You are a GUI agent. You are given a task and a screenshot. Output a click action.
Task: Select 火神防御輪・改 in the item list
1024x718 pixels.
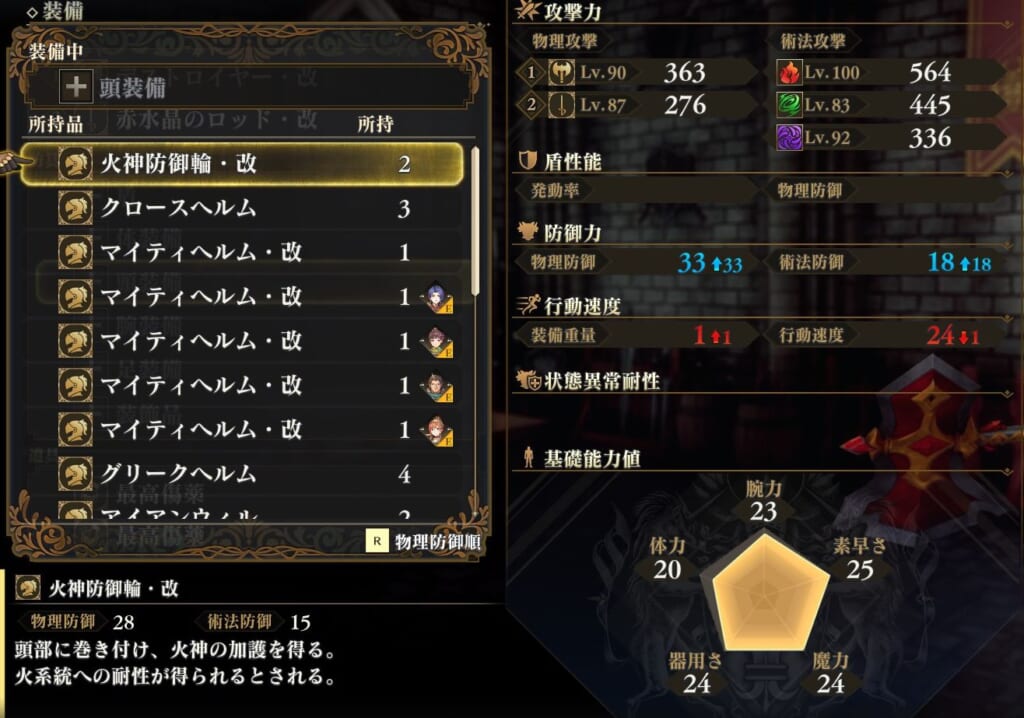[x=240, y=164]
